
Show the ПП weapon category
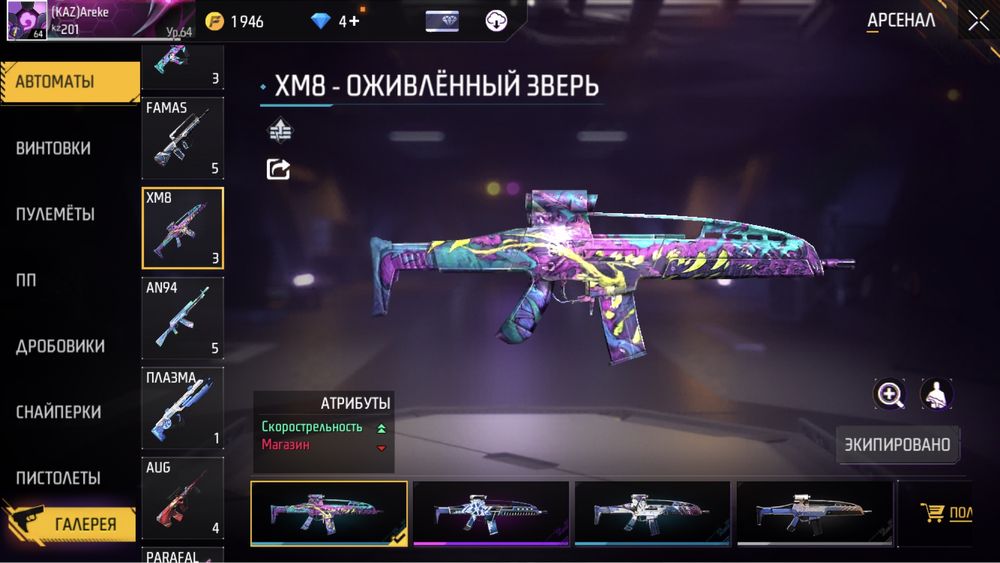26,280
